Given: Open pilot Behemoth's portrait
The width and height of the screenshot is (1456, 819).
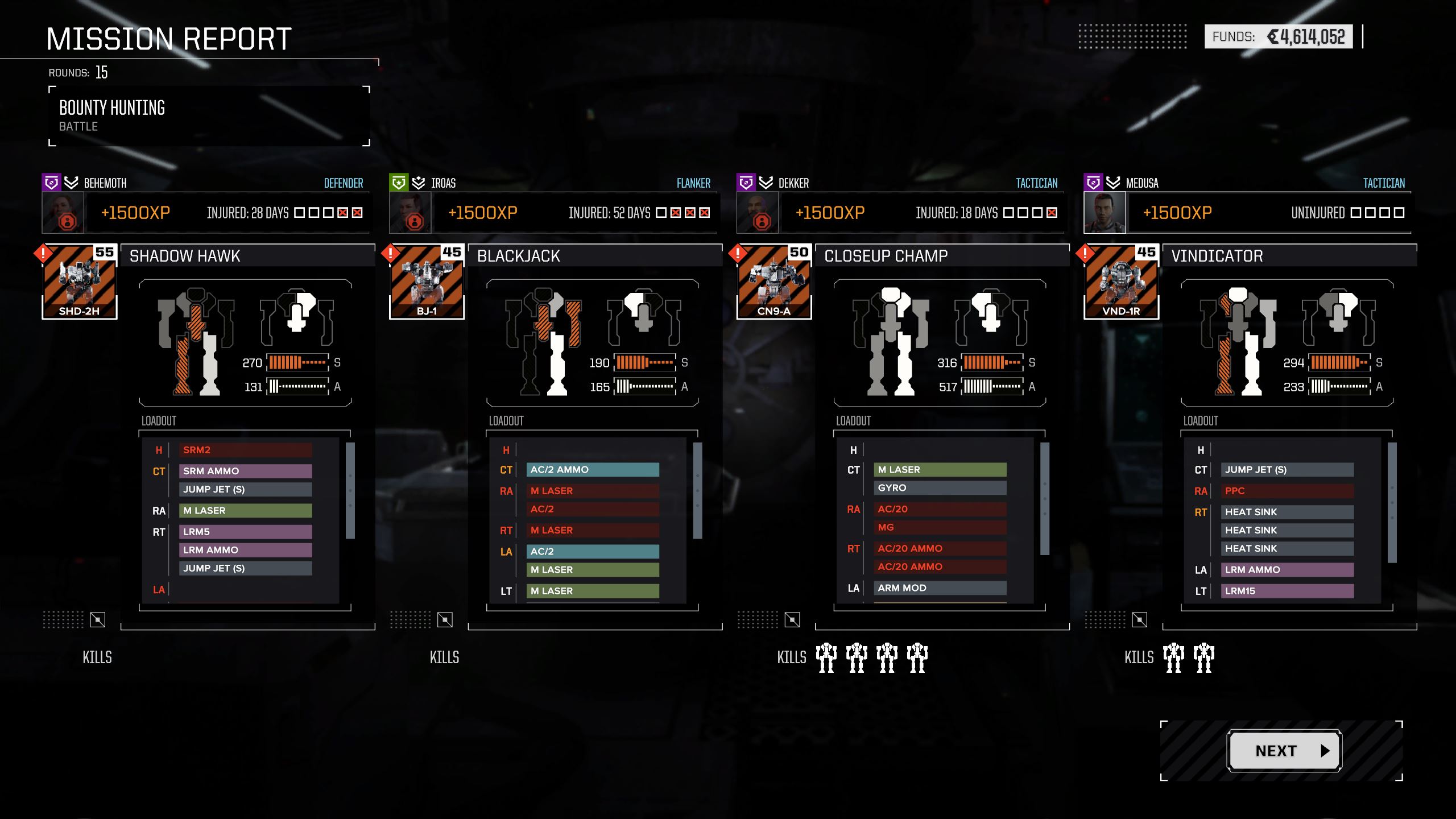Looking at the screenshot, I should (x=63, y=213).
